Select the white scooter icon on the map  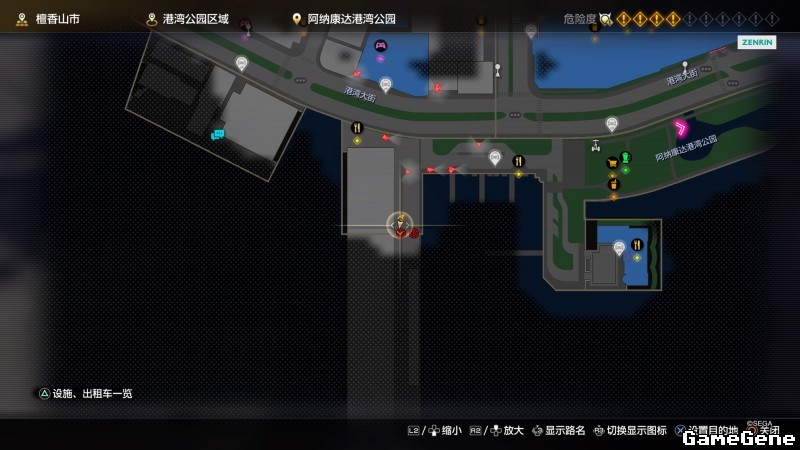coord(596,145)
